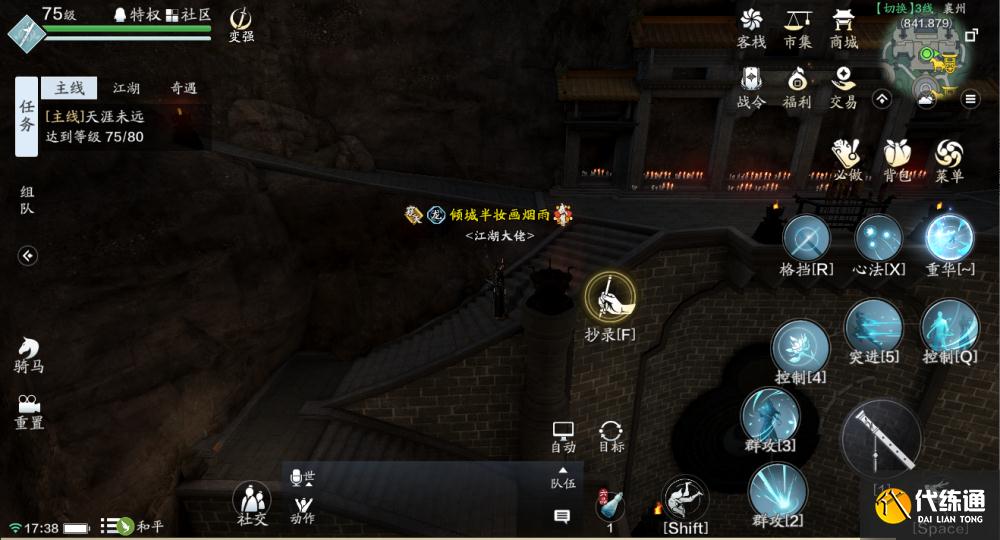The image size is (1000, 540).
Task: Open the 组队 team panel
Action: click(x=27, y=200)
